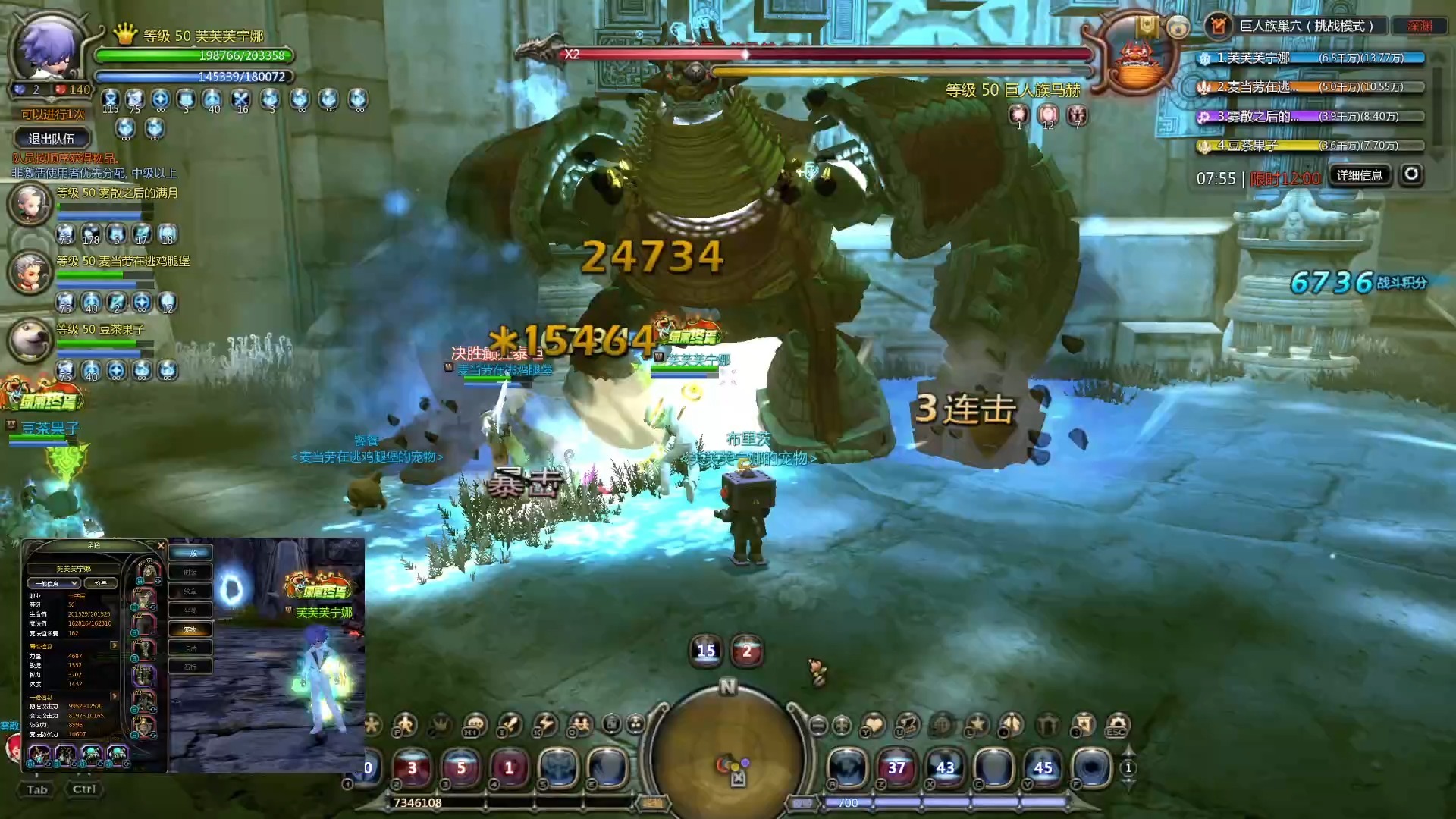
Task: Close the character info panel
Action: tap(161, 545)
